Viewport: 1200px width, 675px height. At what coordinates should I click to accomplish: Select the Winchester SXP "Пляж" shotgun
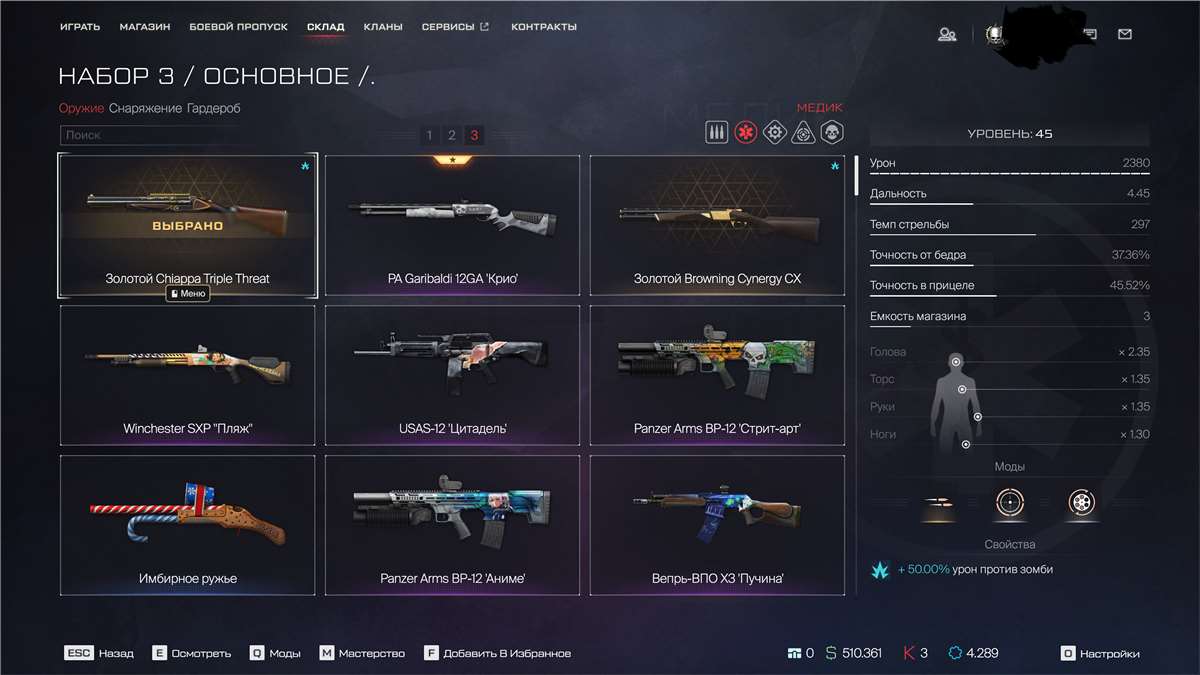coord(187,375)
